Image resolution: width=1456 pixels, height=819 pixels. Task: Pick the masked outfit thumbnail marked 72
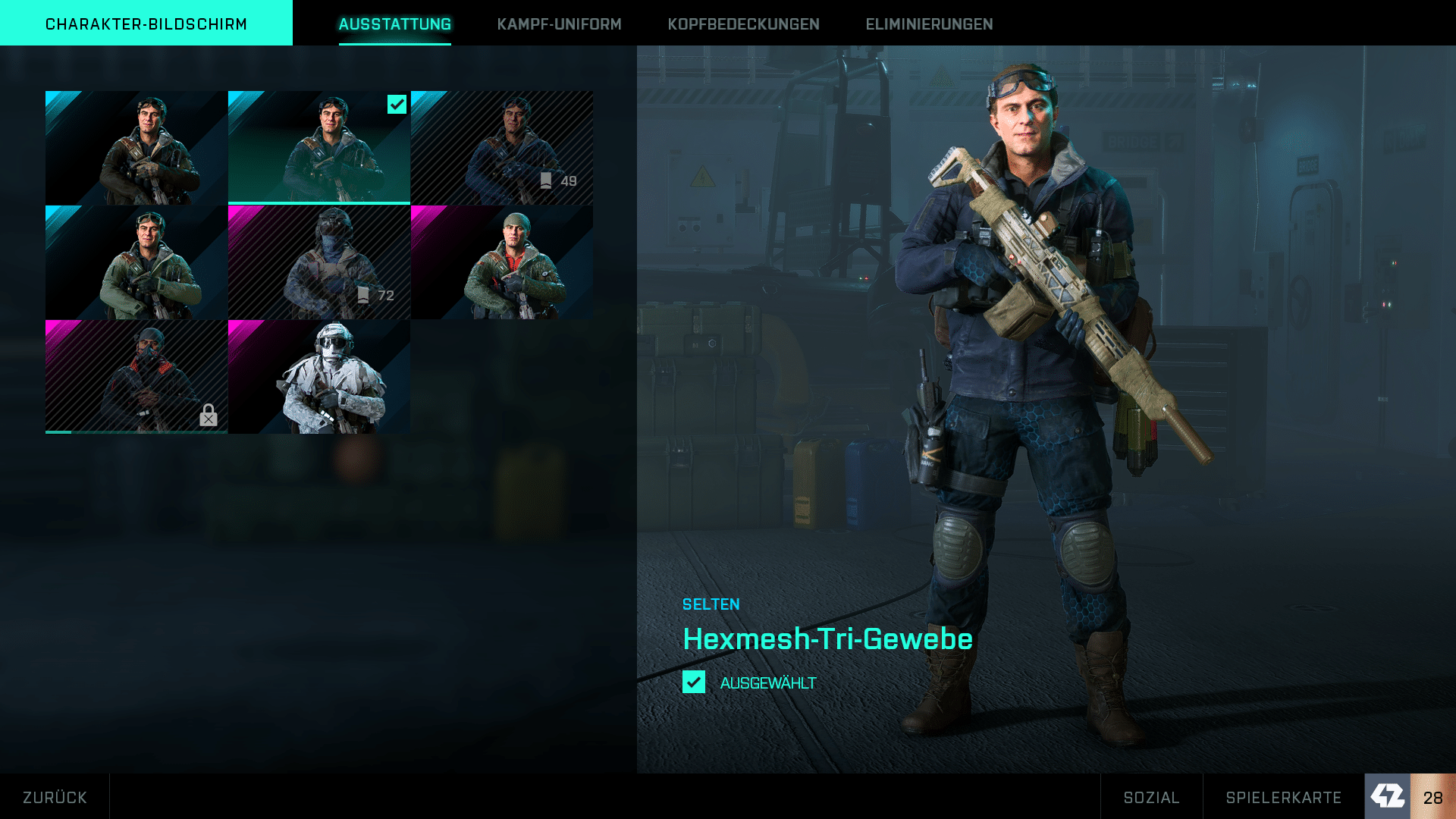pyautogui.click(x=319, y=262)
